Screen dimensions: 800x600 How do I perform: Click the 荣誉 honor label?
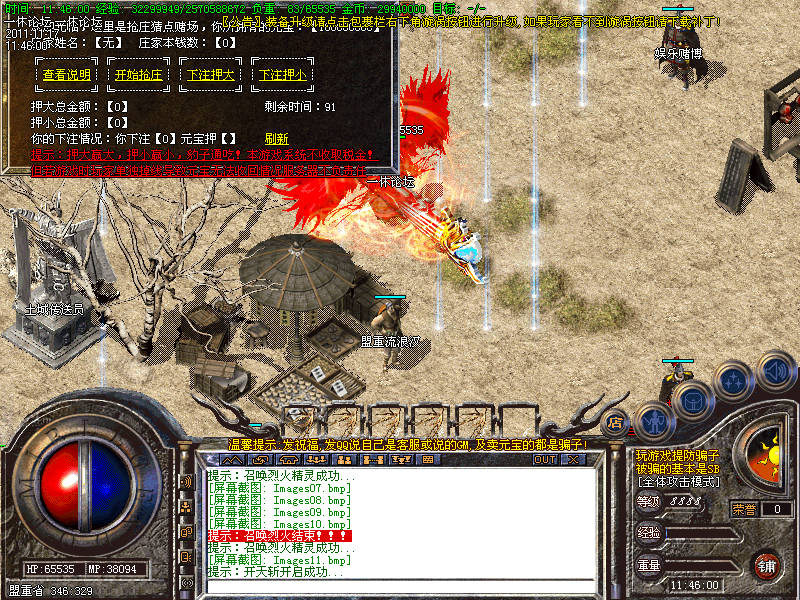[745, 509]
